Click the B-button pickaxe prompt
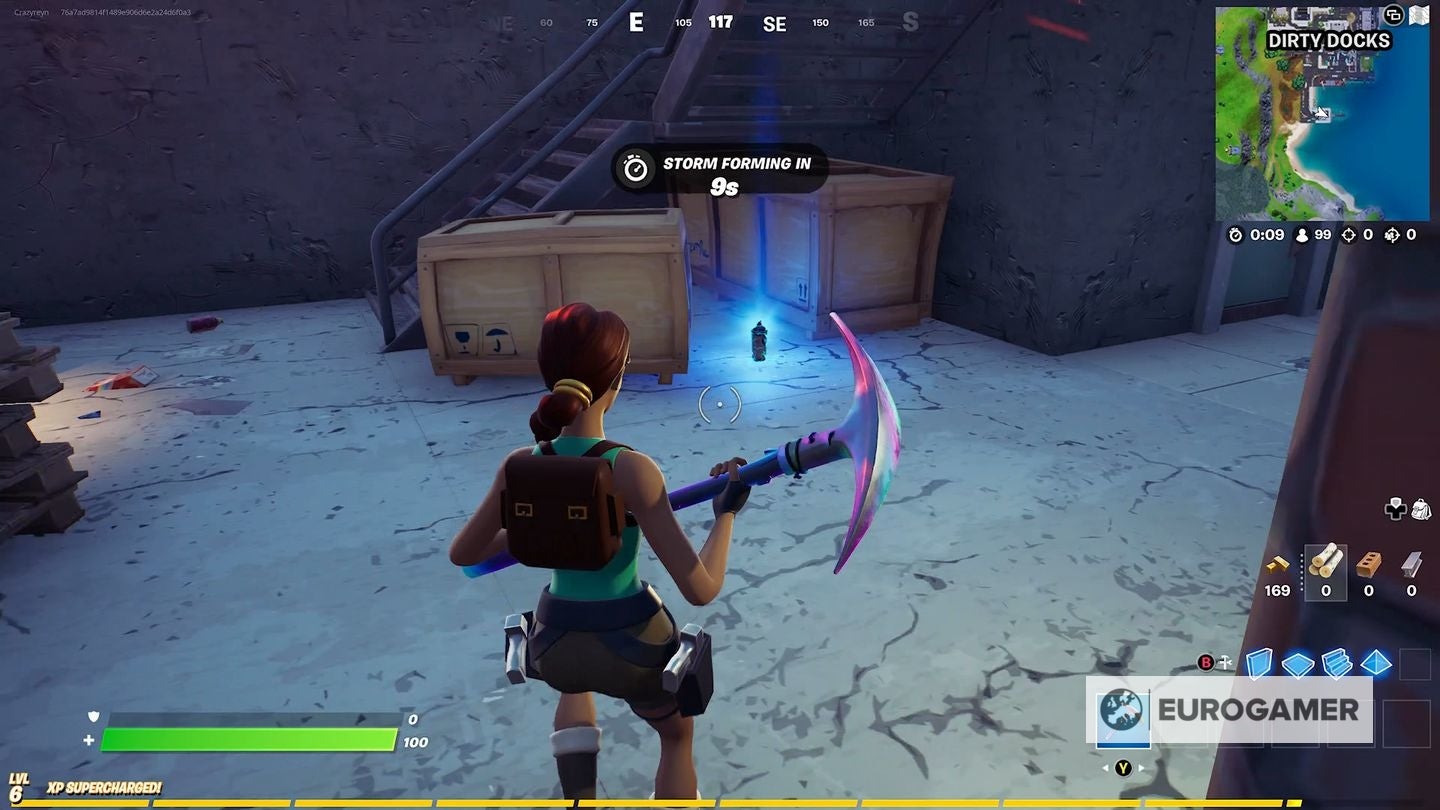Image resolution: width=1440 pixels, height=810 pixels. [1206, 661]
